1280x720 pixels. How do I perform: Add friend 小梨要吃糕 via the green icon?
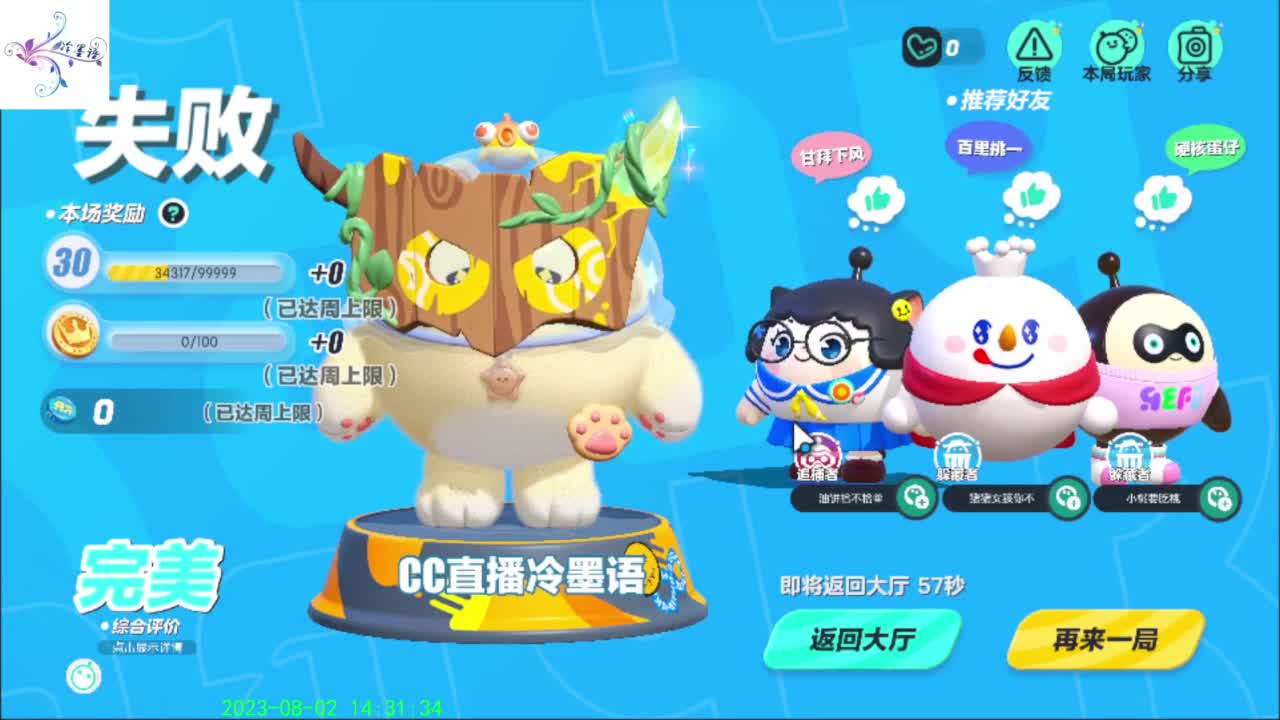[x=1220, y=499]
